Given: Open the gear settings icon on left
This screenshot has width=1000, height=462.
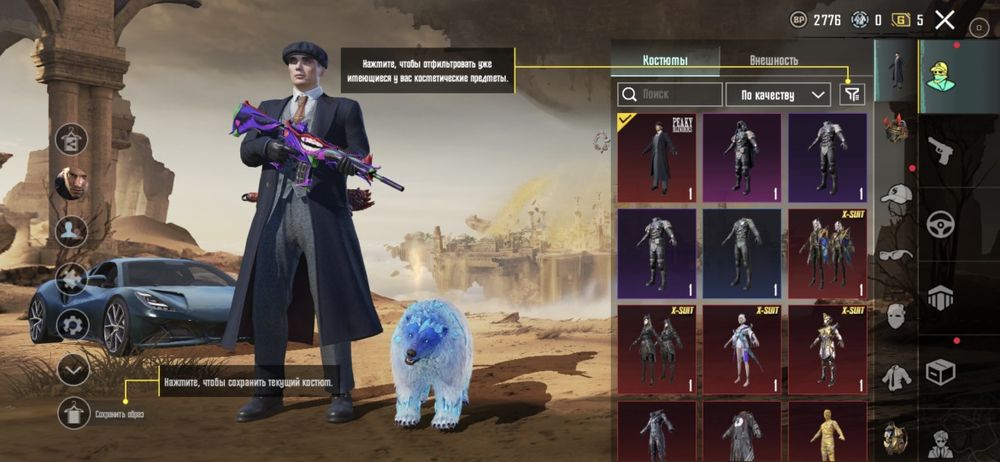Looking at the screenshot, I should (x=72, y=324).
